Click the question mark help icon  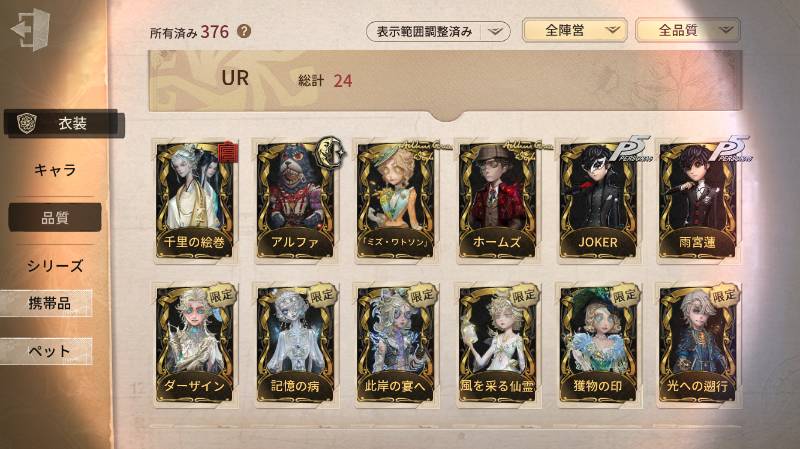click(244, 31)
